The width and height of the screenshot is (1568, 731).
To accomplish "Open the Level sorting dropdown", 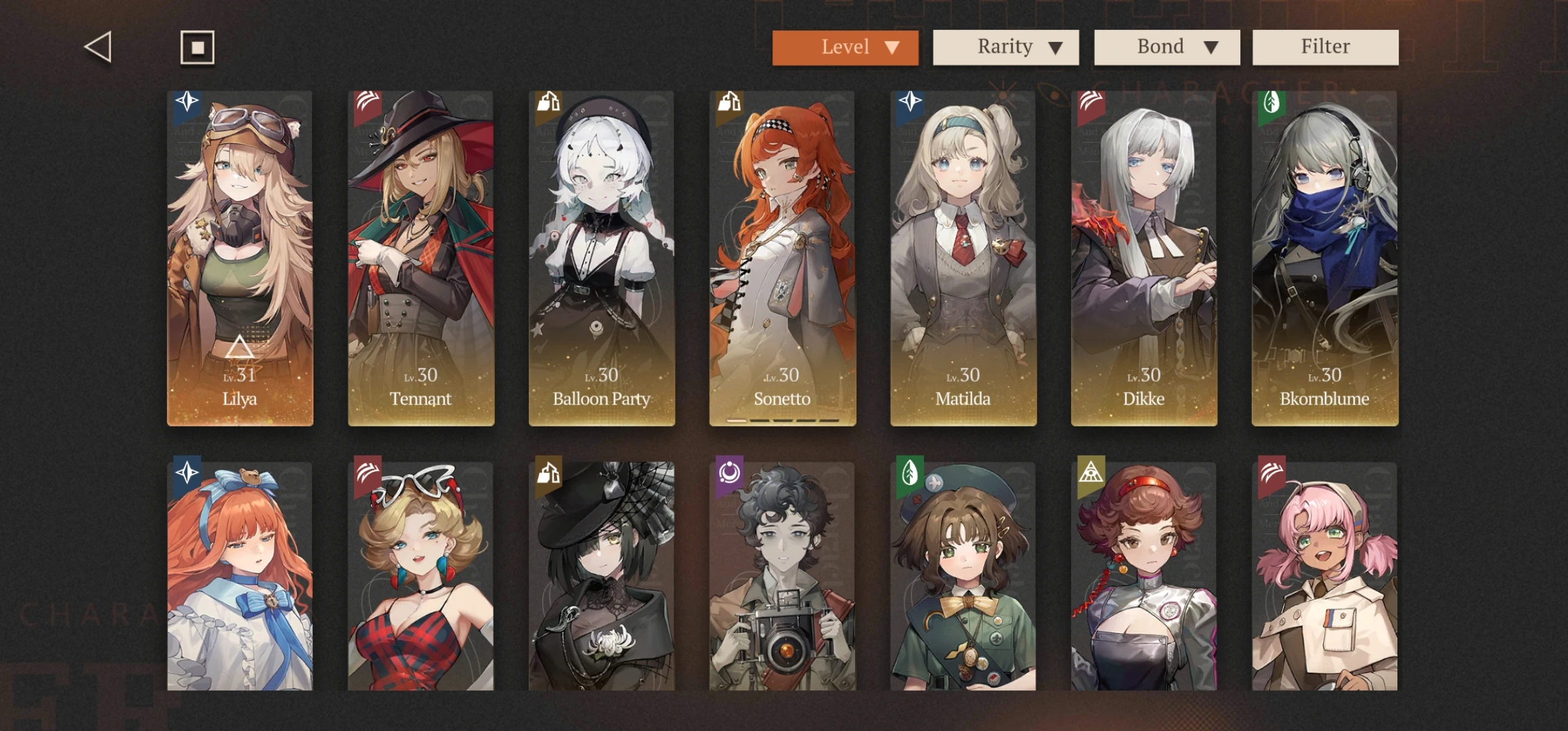I will tap(846, 47).
